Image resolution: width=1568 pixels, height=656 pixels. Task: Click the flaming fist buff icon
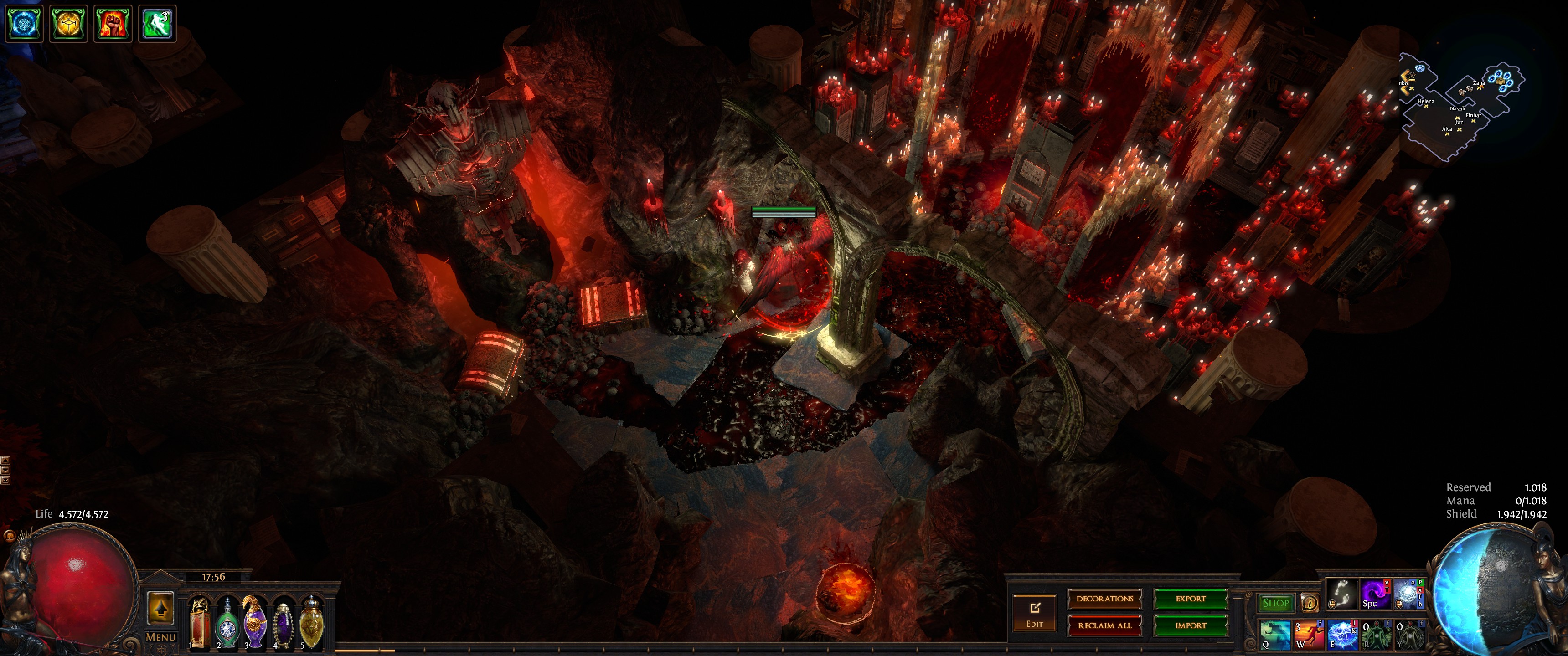pos(113,24)
